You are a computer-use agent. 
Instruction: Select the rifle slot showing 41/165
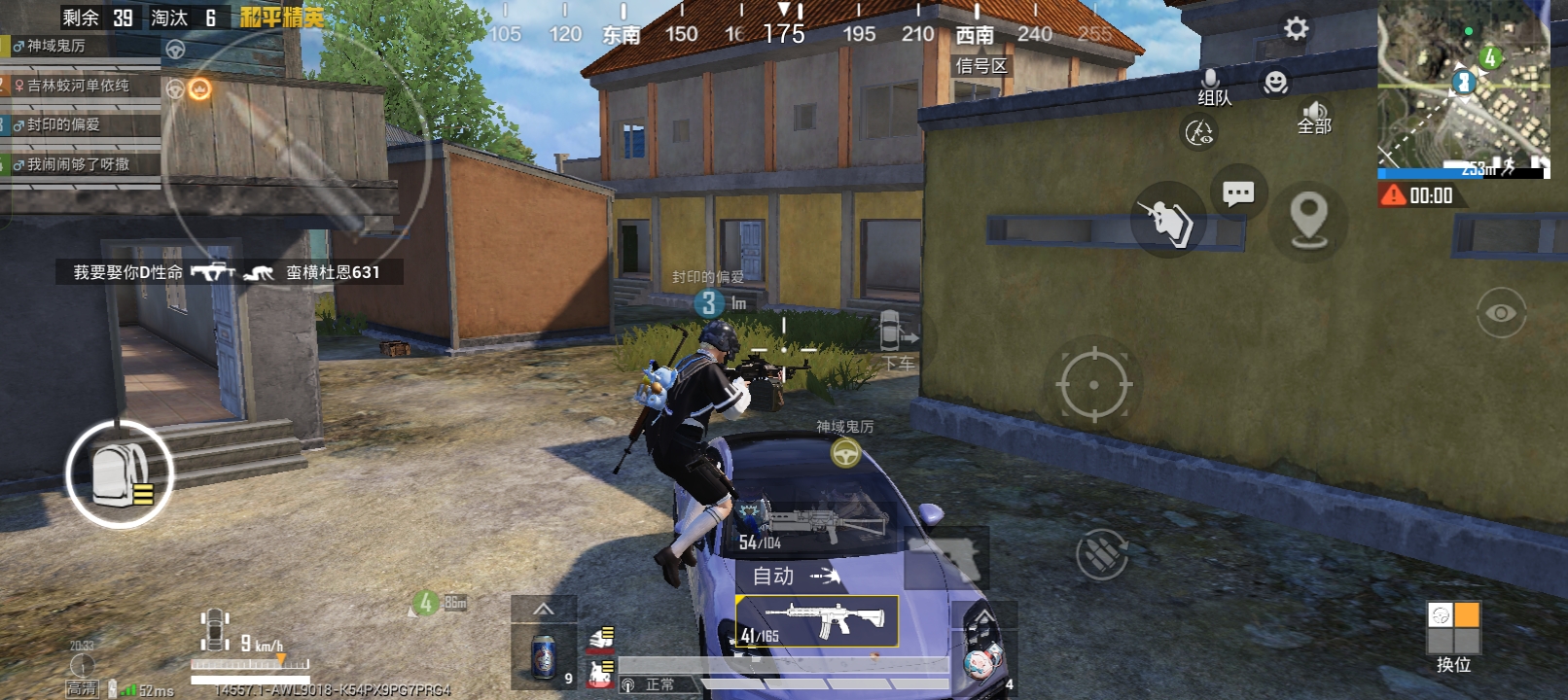coord(816,621)
